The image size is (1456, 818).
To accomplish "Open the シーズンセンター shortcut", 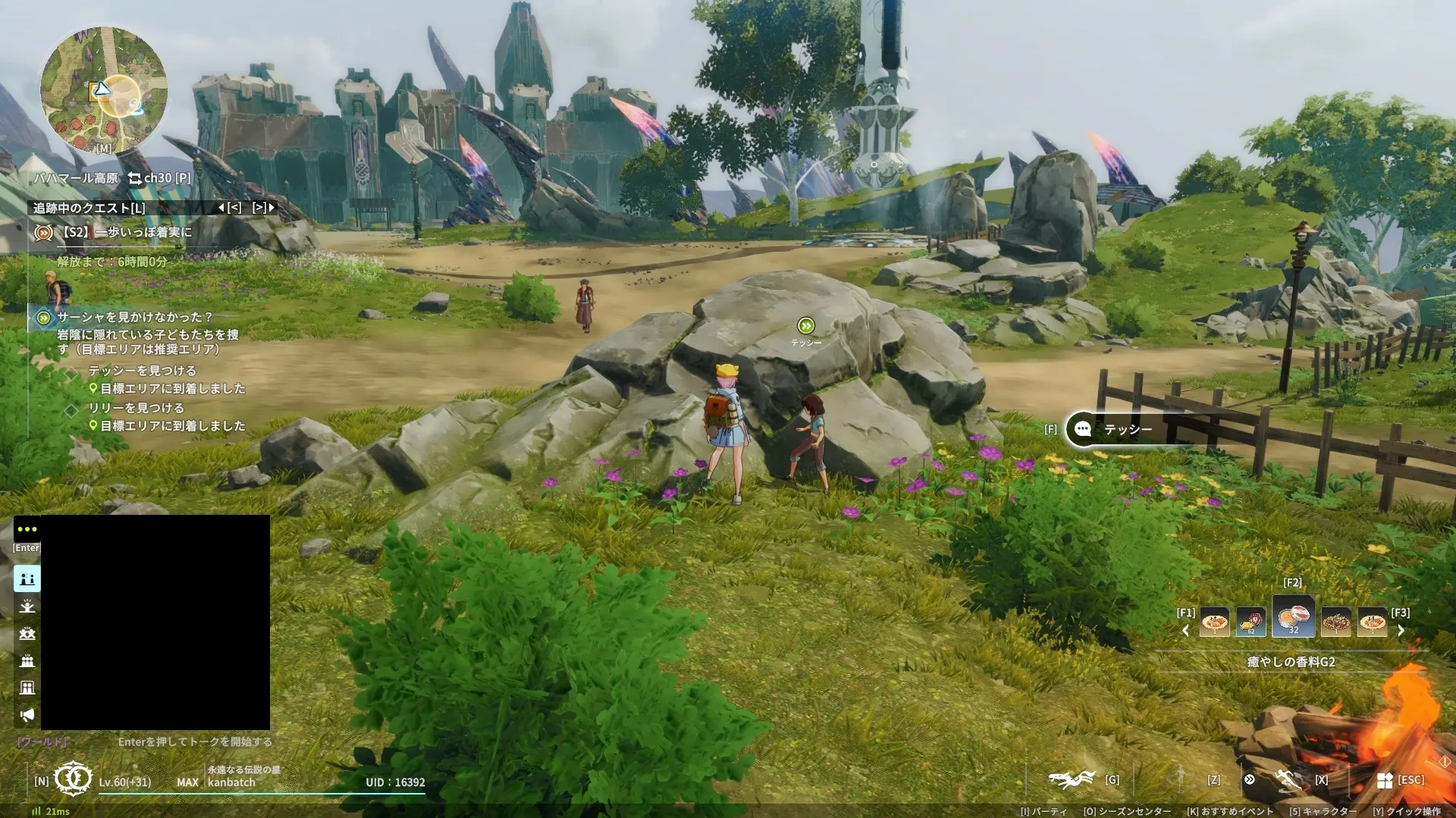I will point(1126,811).
